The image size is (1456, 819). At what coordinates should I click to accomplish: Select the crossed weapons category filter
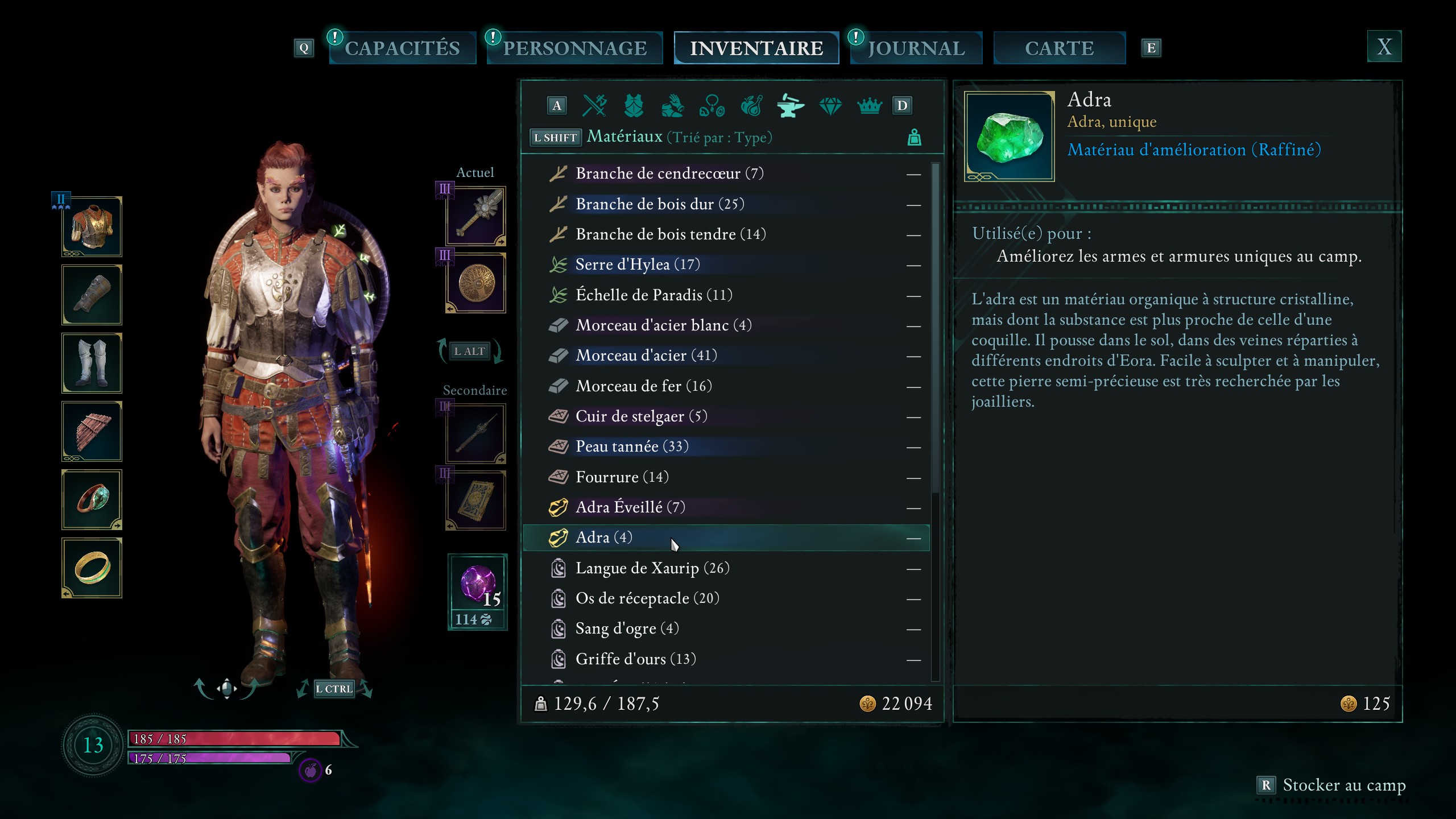click(x=595, y=106)
